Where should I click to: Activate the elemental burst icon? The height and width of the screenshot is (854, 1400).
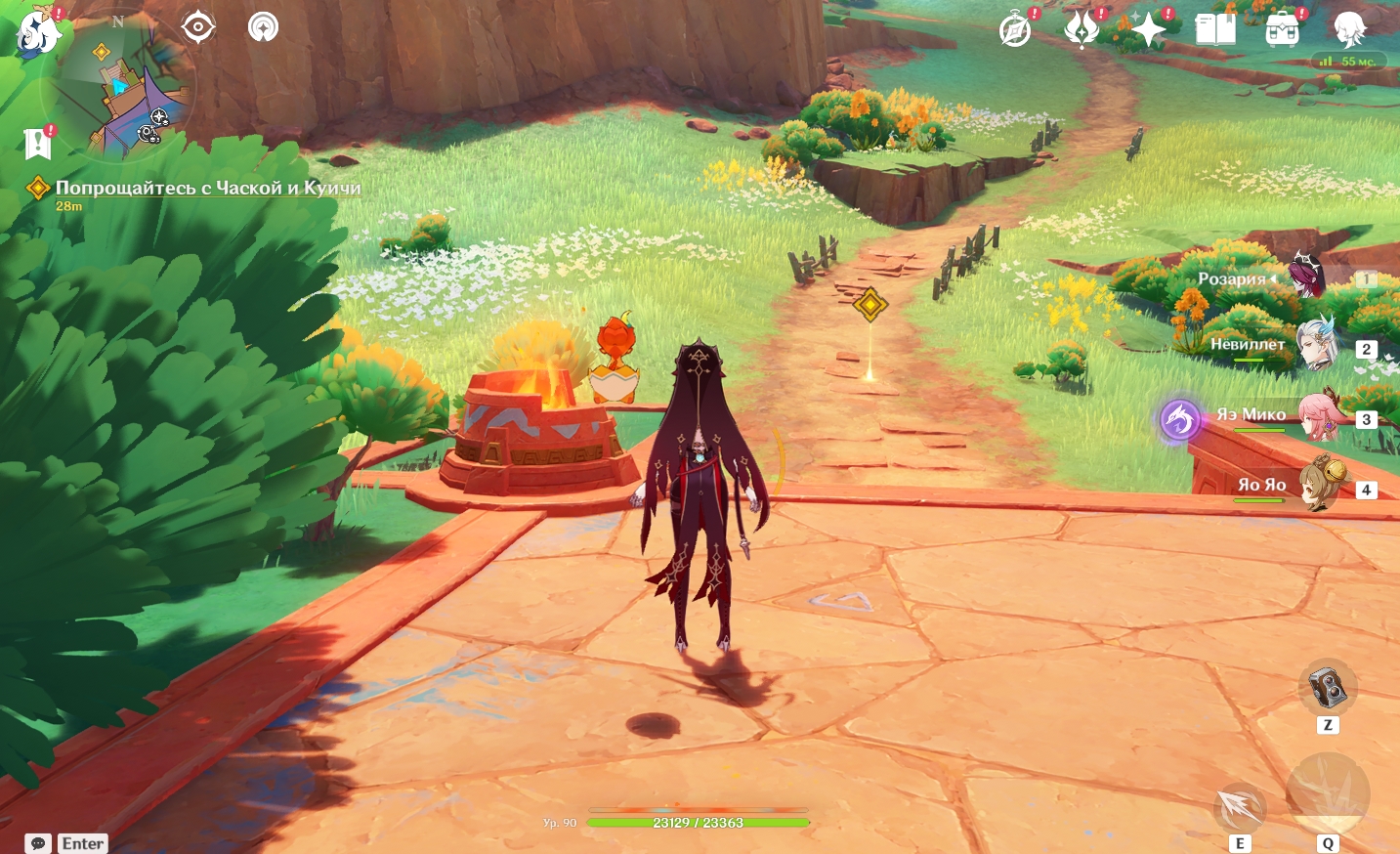(x=1328, y=792)
